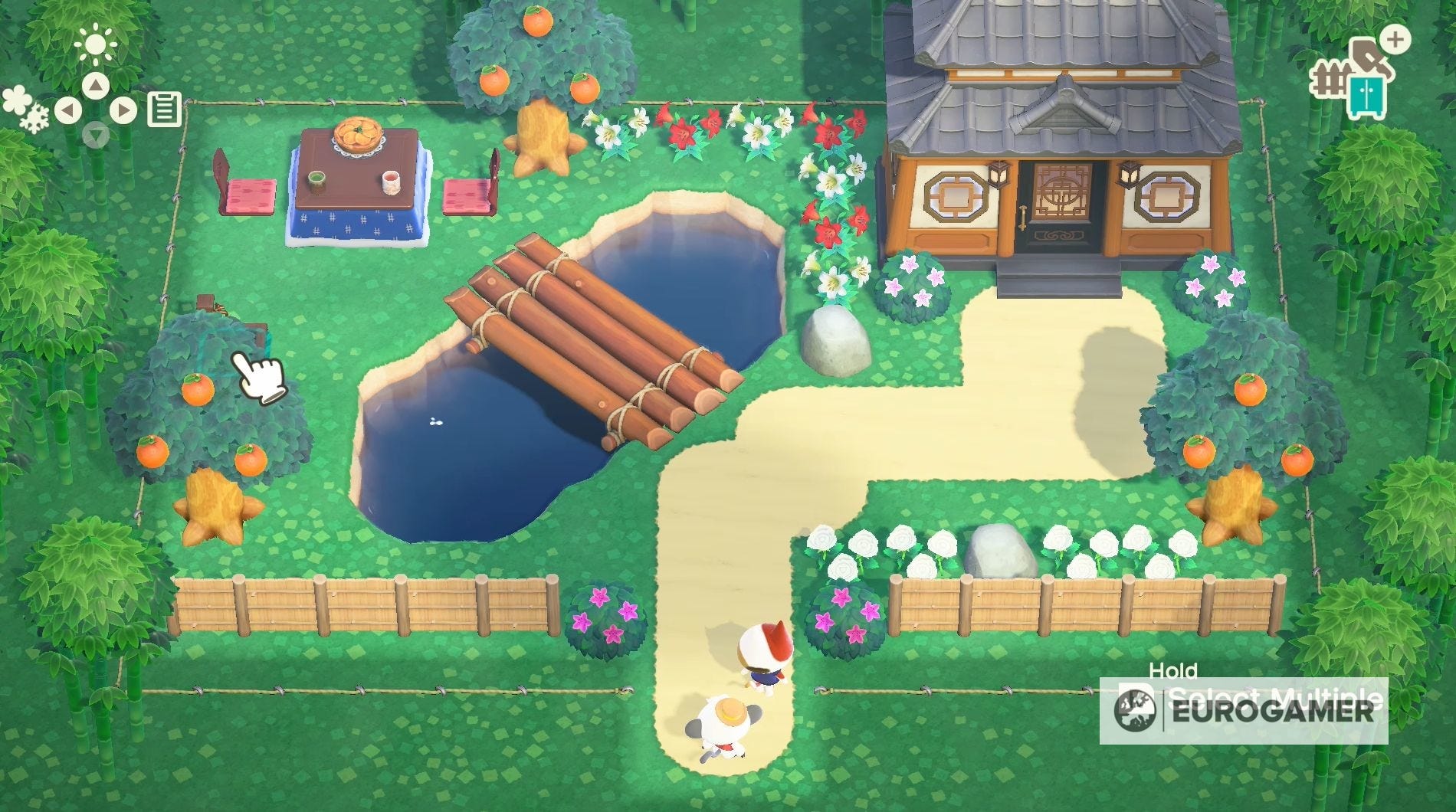Image resolution: width=1456 pixels, height=812 pixels.
Task: Click the plus badge on the placement icon
Action: (1395, 41)
